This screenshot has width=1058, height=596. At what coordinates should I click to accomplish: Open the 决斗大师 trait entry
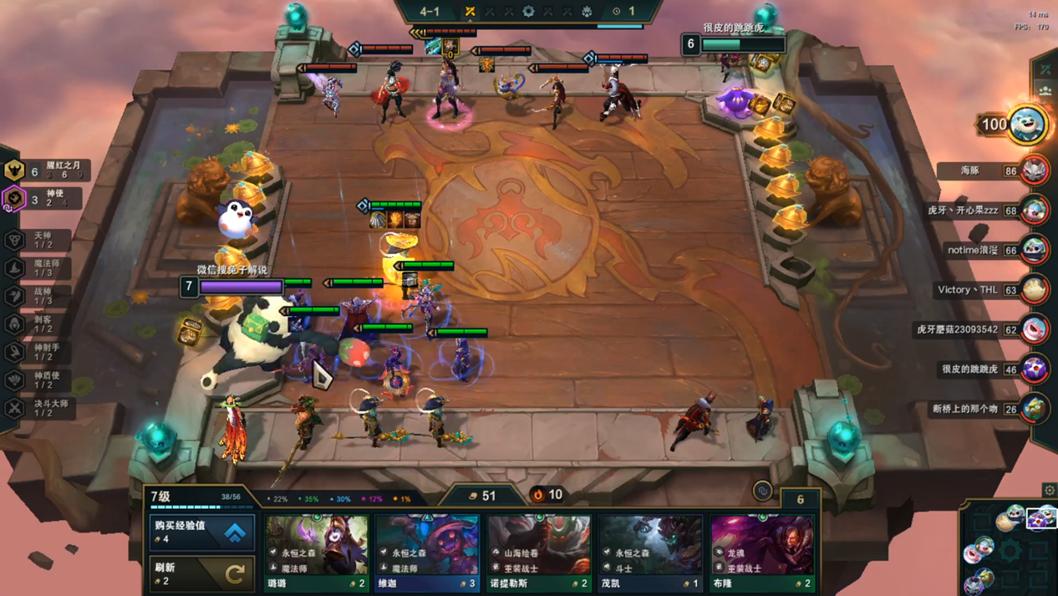[40, 408]
